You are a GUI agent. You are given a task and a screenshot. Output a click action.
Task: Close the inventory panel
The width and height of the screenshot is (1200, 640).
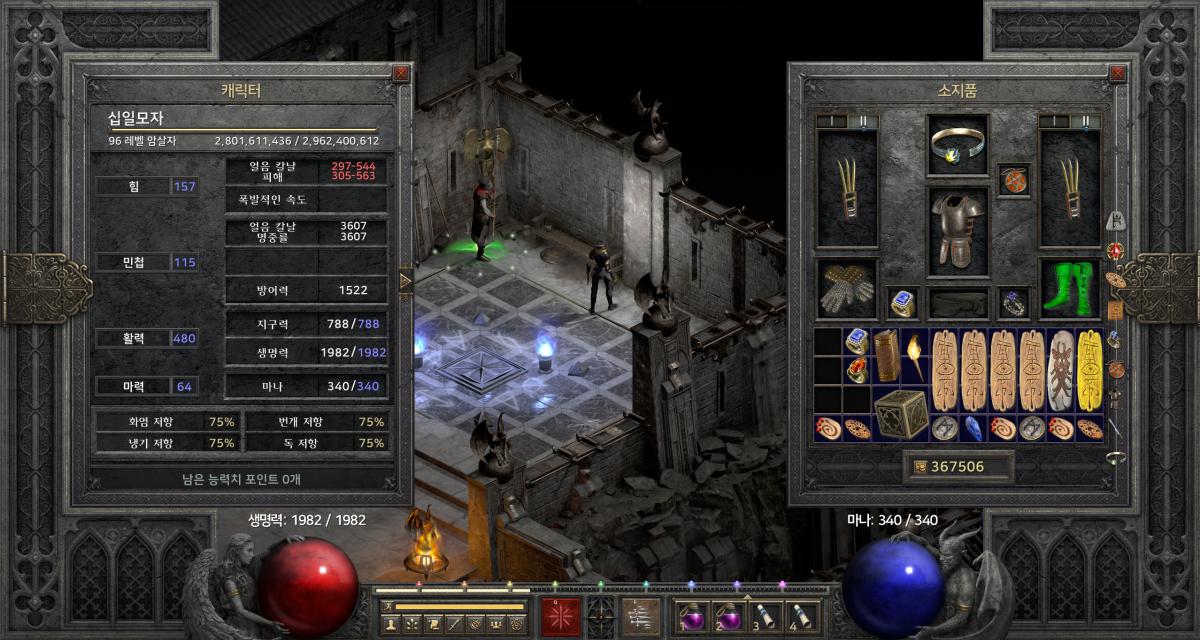[x=1118, y=73]
